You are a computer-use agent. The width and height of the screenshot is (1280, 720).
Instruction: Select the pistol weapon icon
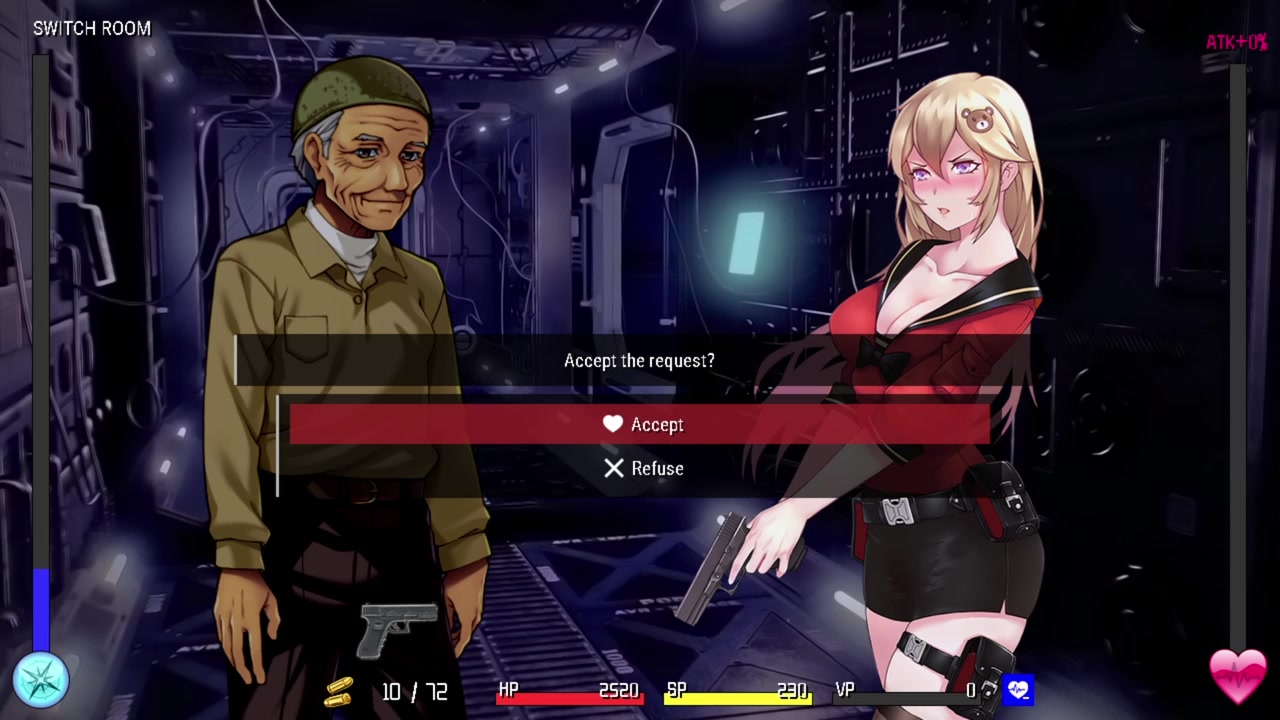399,629
